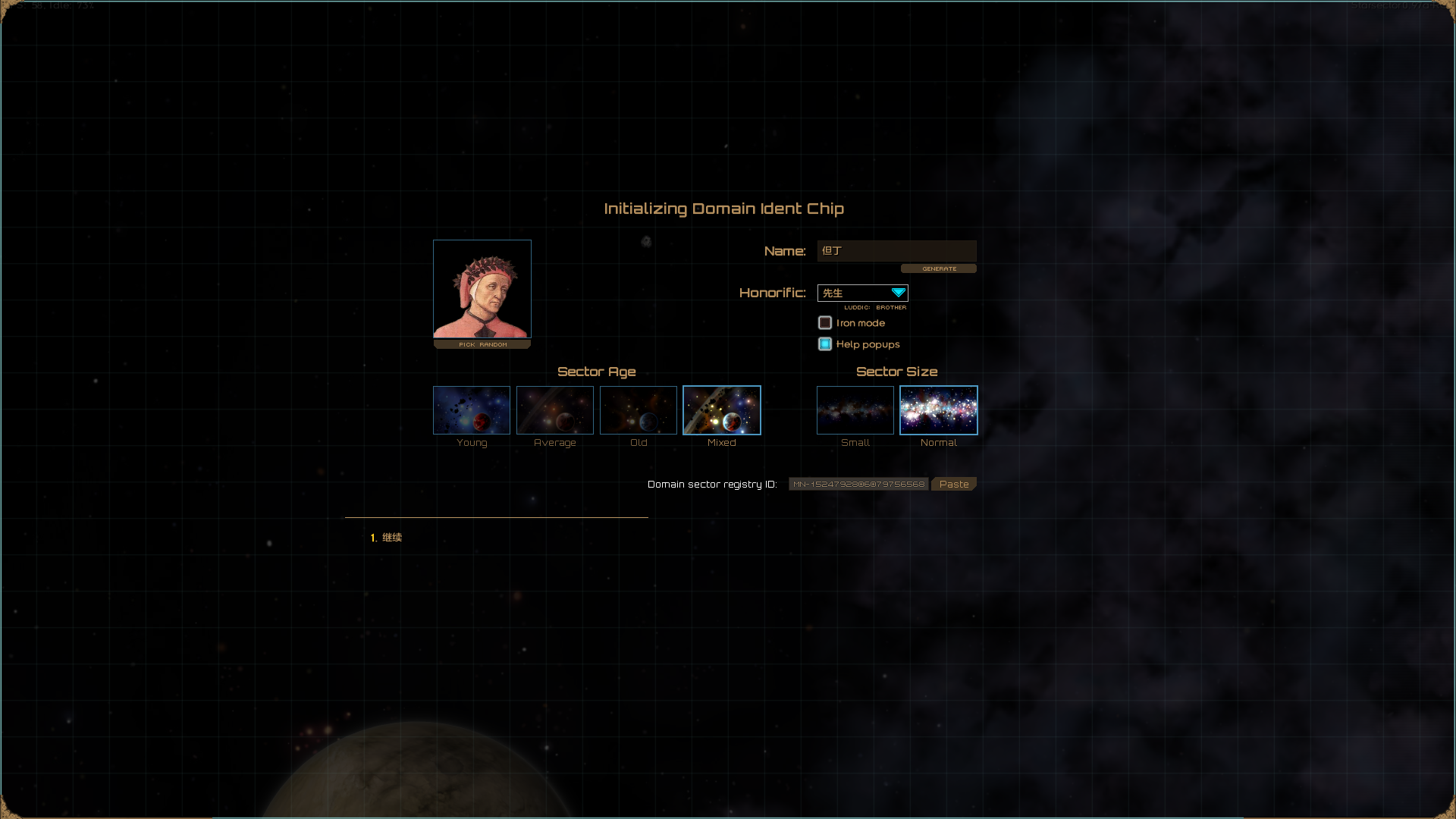Pick a random portrait
Screen dimensions: 1456x819
482,344
